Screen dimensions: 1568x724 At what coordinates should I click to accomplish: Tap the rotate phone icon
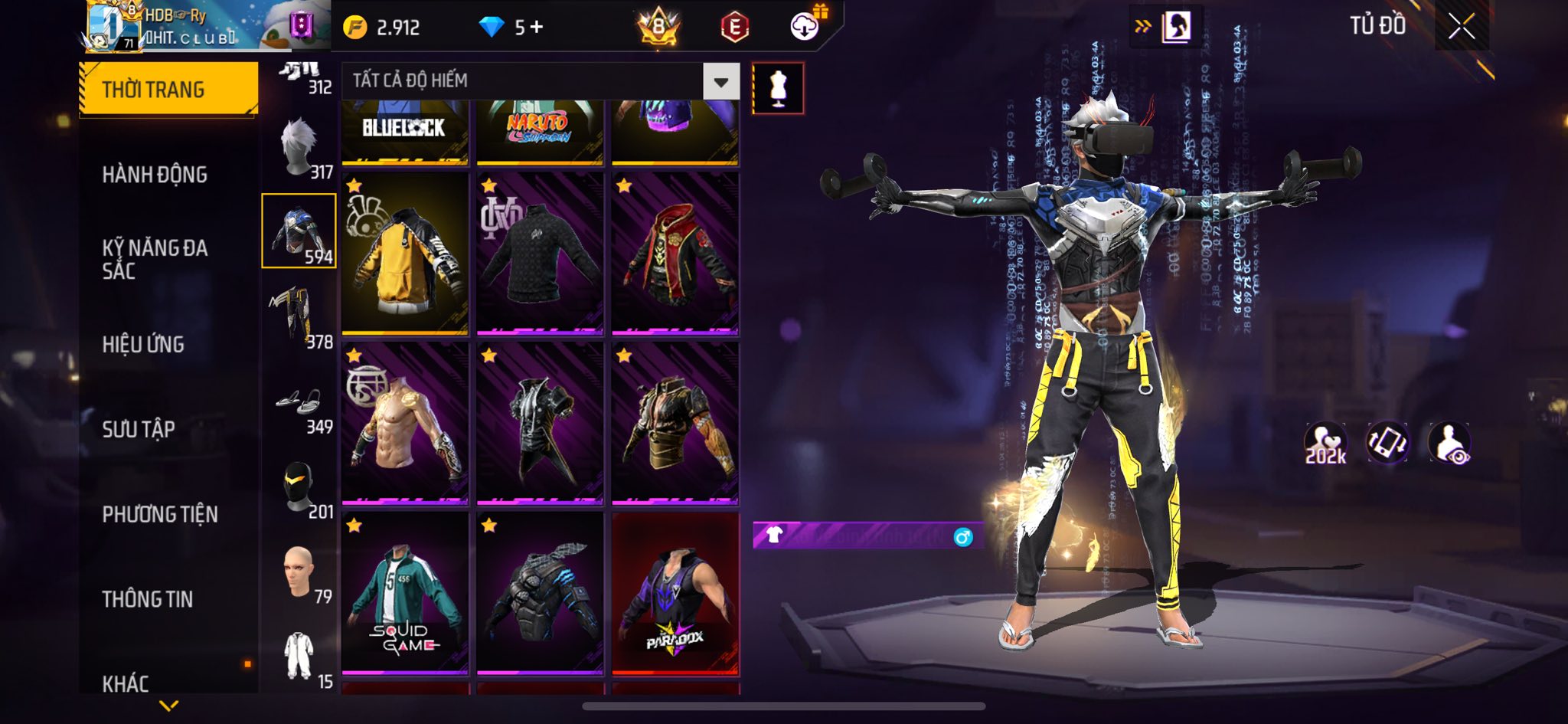[1387, 443]
